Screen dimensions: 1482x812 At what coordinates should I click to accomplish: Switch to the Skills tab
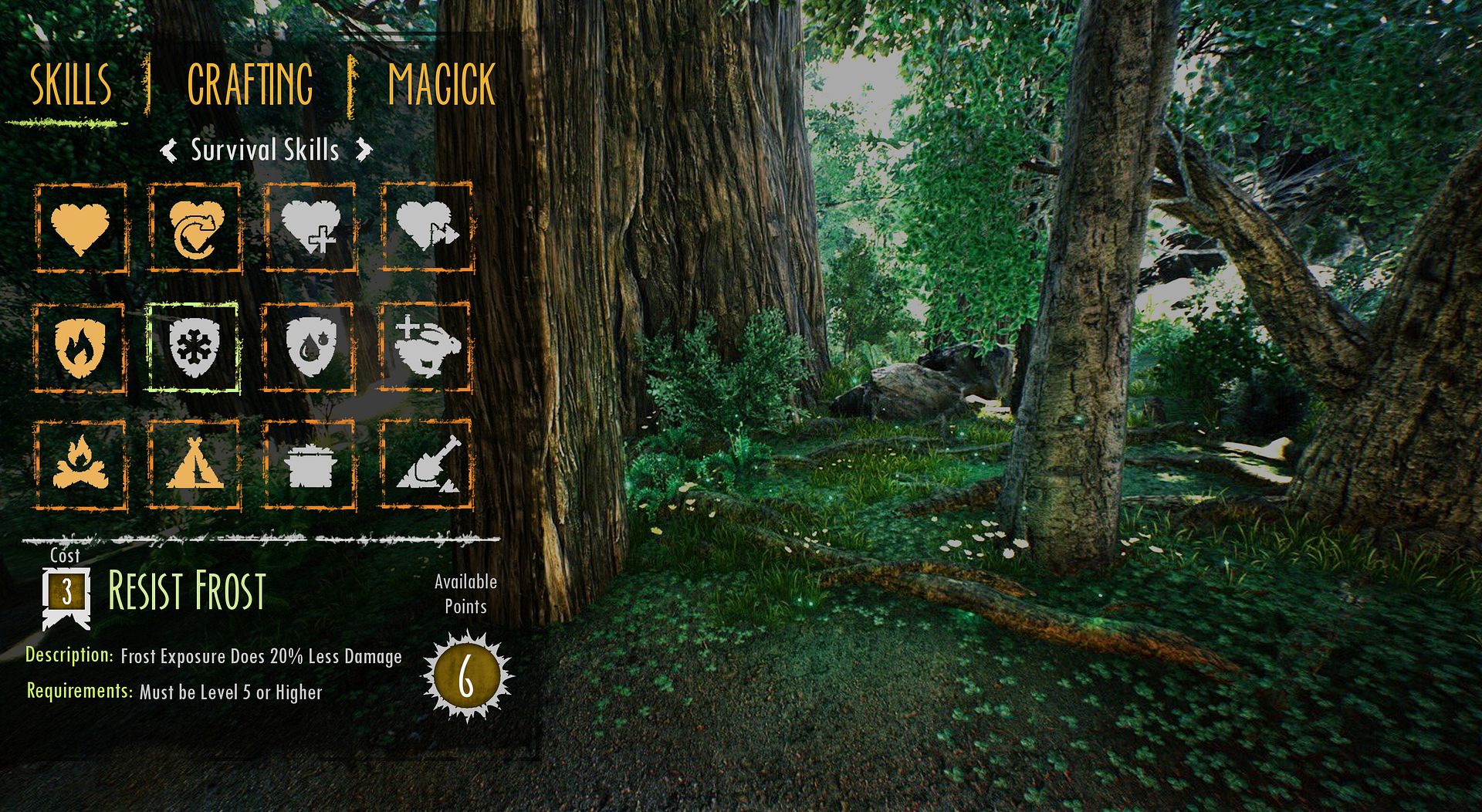point(70,85)
